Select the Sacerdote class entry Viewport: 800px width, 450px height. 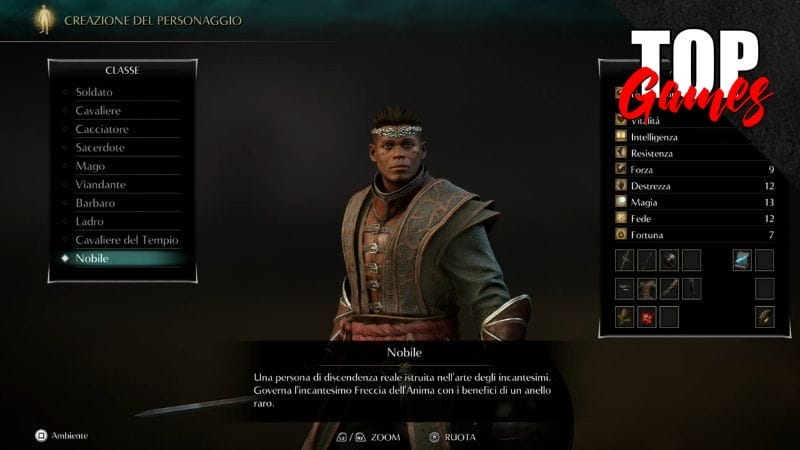[101, 148]
